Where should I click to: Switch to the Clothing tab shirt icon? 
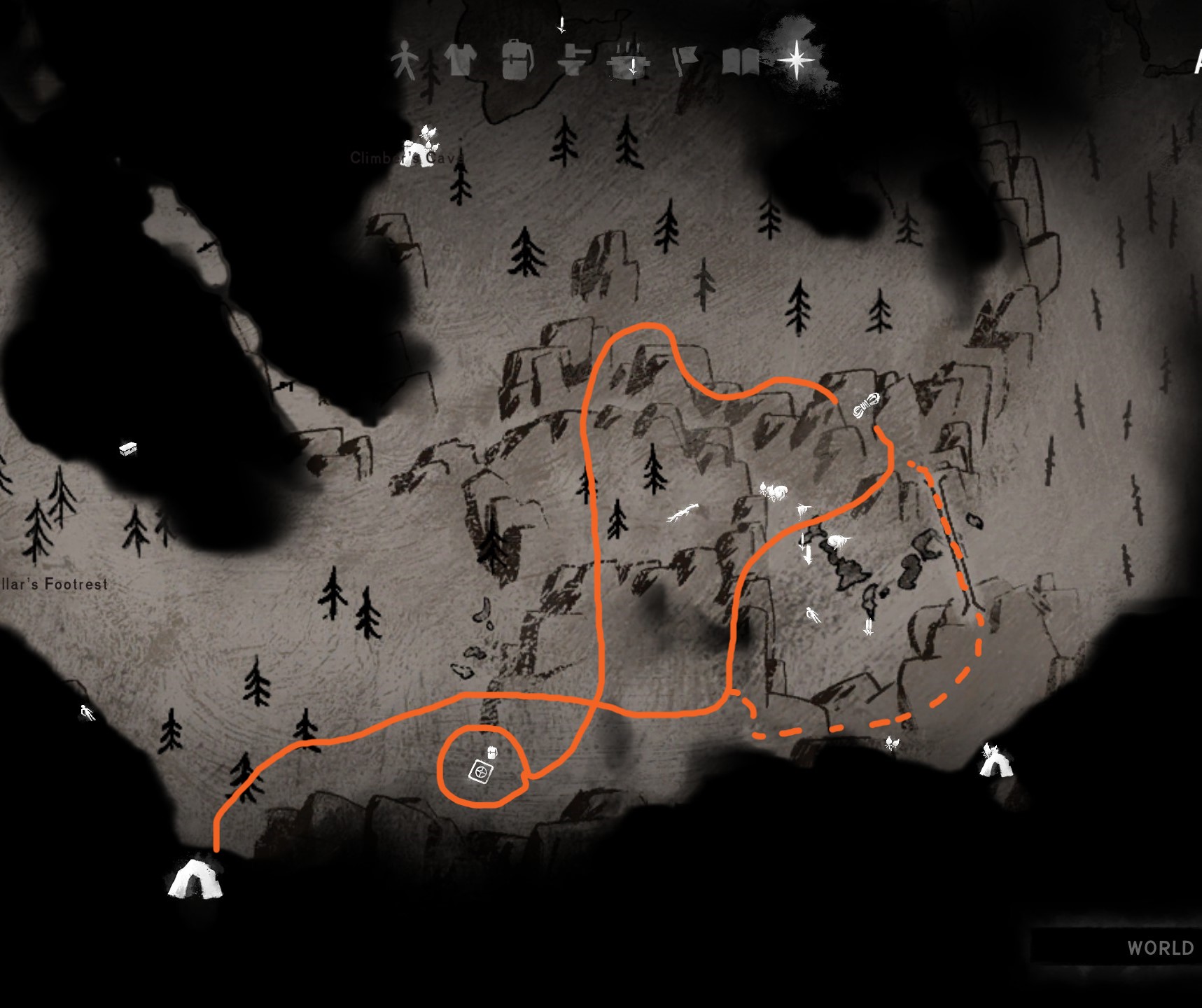point(460,59)
